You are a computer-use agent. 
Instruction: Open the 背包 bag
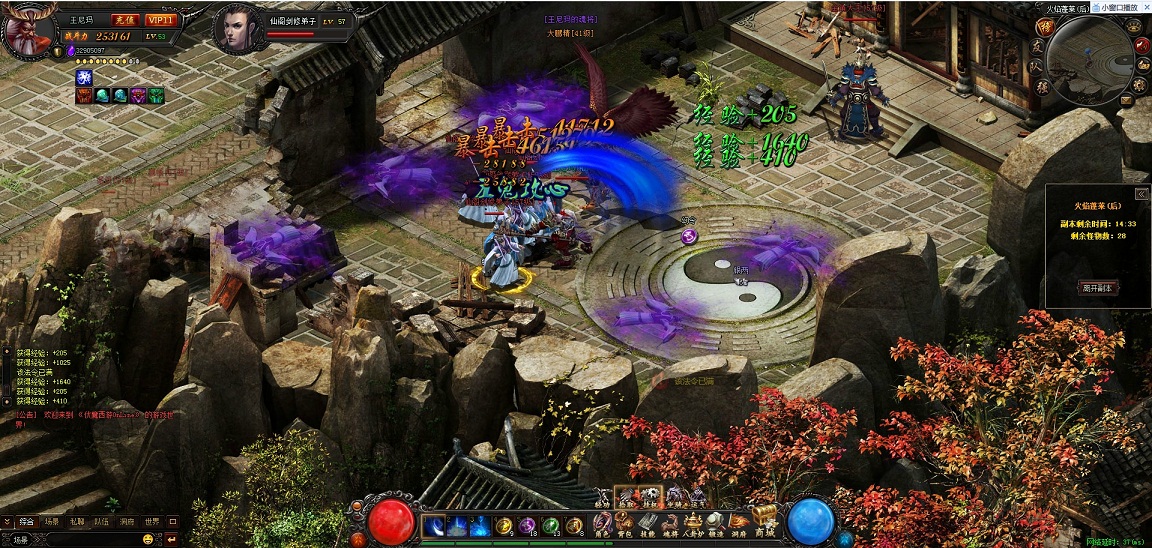(x=625, y=523)
